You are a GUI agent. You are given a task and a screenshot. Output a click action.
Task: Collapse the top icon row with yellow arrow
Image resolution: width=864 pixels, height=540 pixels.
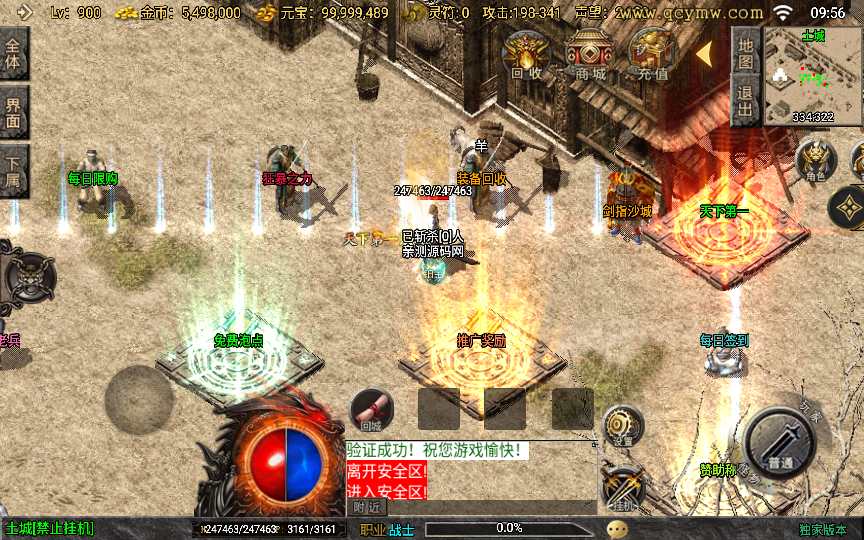click(703, 52)
